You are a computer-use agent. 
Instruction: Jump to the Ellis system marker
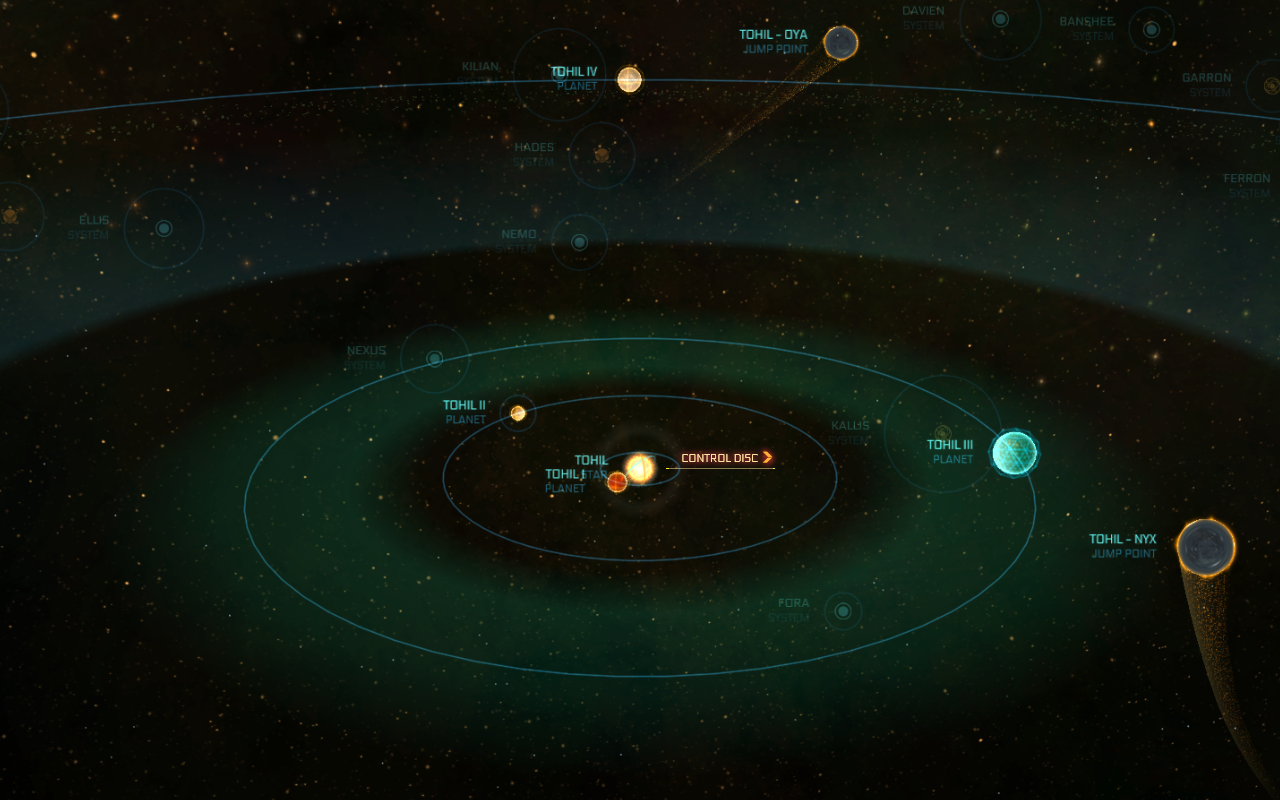(164, 228)
